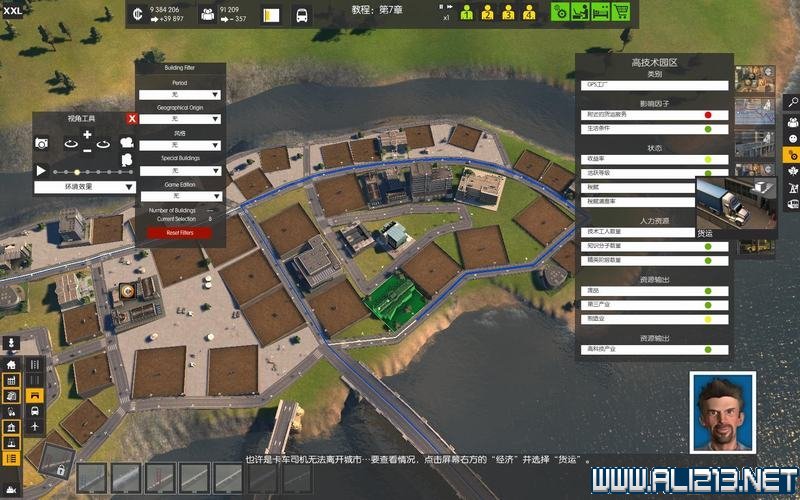Take a screenshot with the camera icon
The height and width of the screenshot is (500, 800).
coord(42,144)
